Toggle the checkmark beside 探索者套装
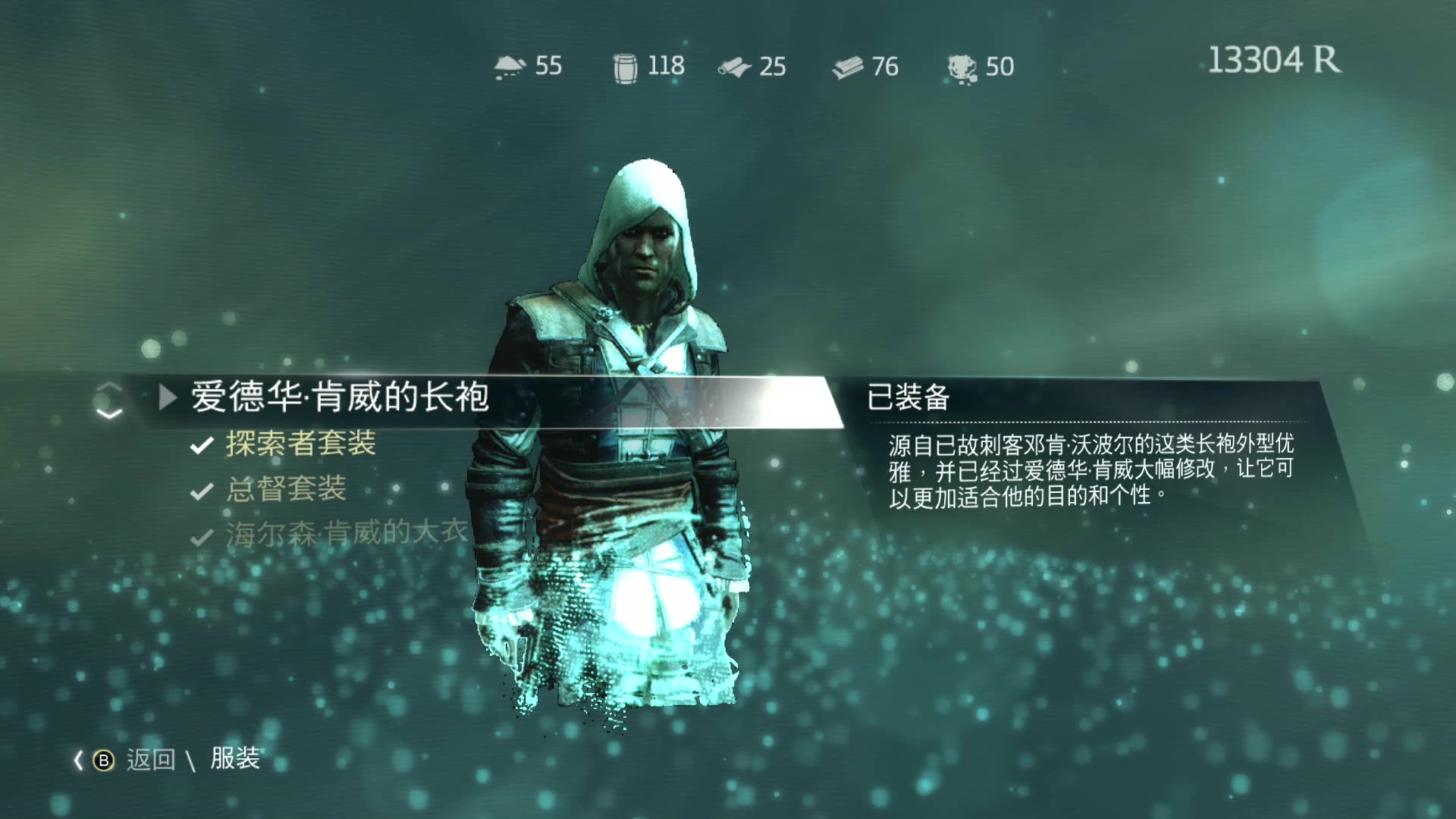The height and width of the screenshot is (819, 1456). click(199, 444)
